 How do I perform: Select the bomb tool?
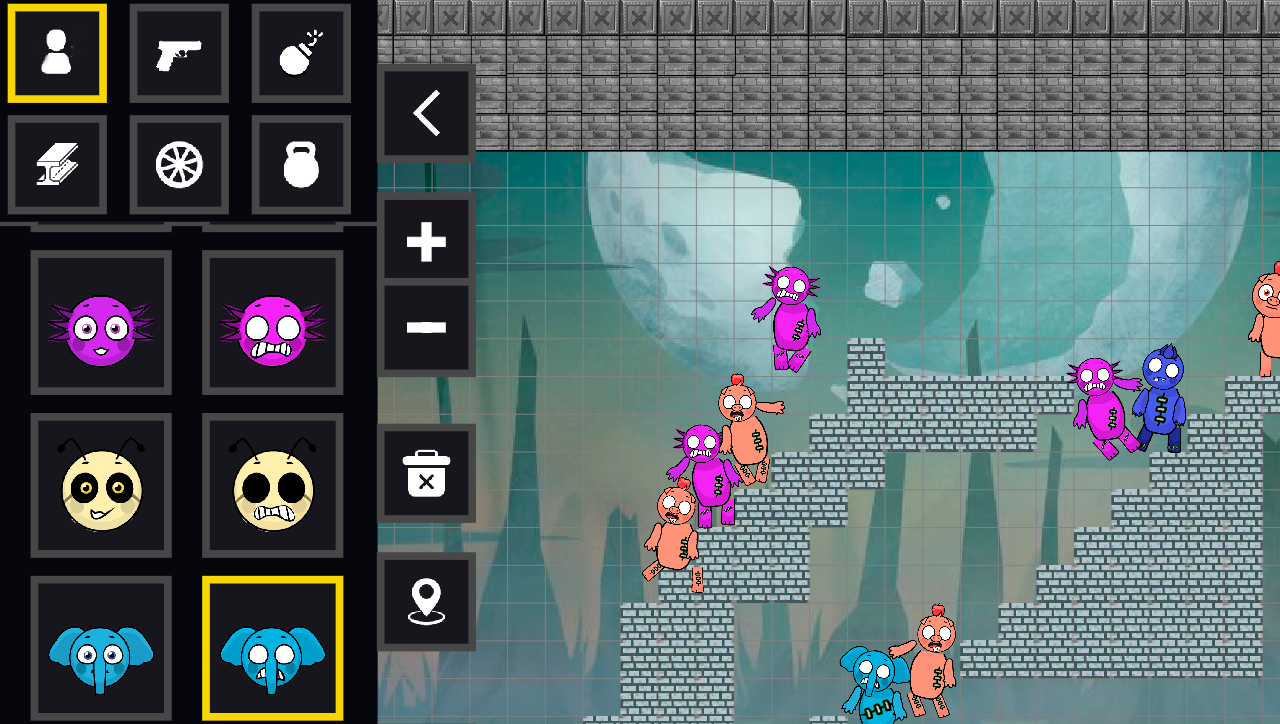click(301, 53)
